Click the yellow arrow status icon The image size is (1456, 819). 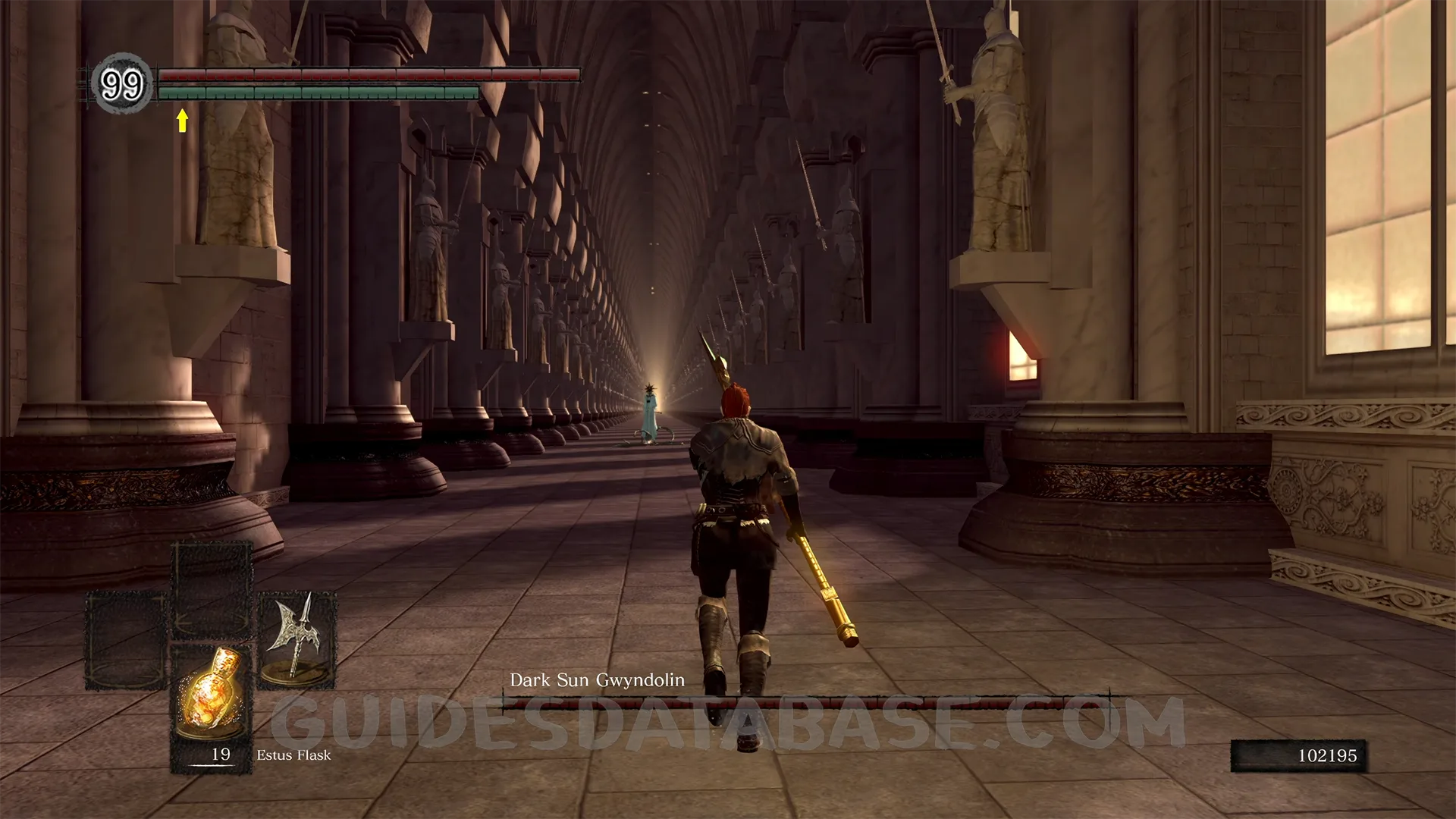coord(182,120)
